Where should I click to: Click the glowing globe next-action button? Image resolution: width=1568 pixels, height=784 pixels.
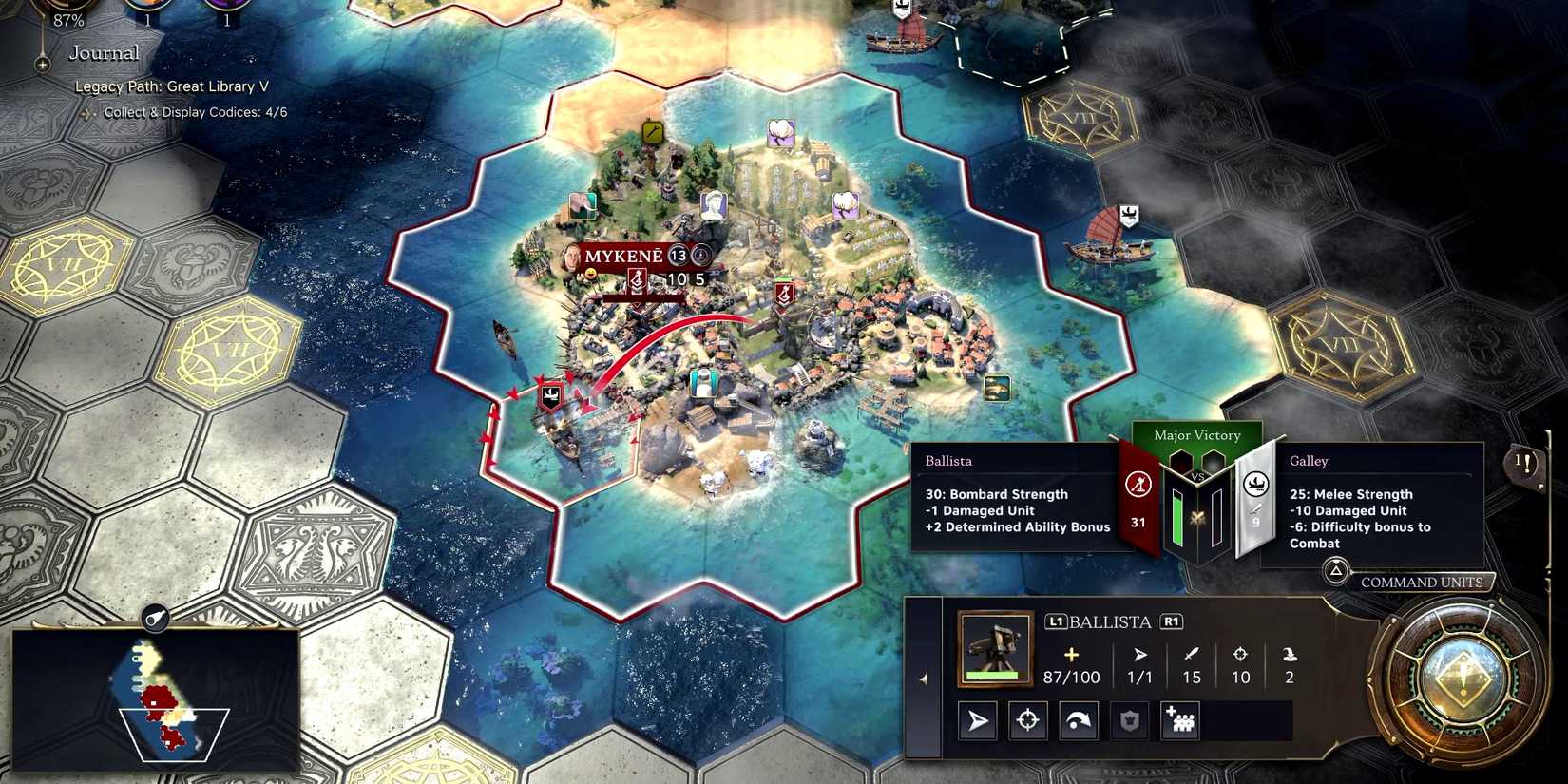point(1463,675)
